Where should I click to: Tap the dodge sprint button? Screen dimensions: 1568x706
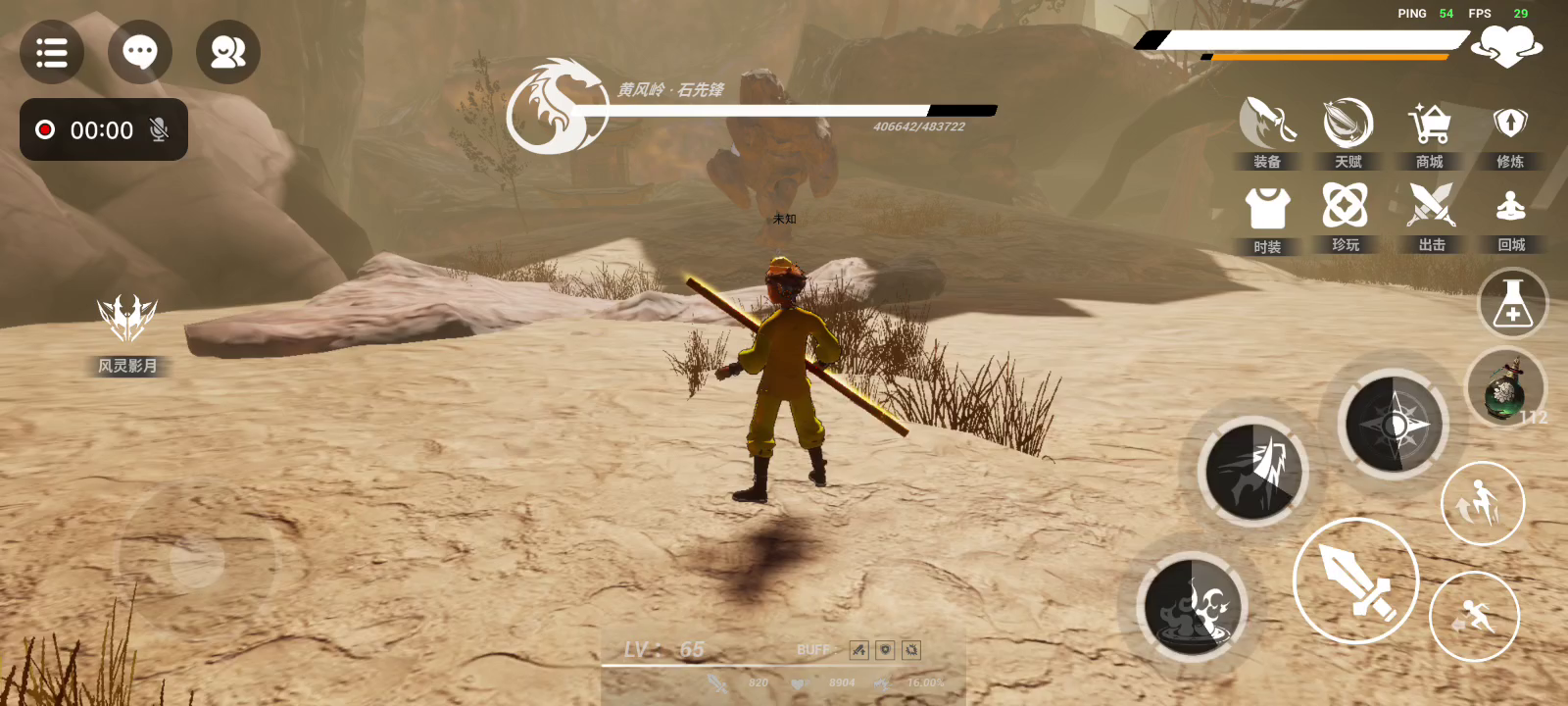coord(1475,616)
